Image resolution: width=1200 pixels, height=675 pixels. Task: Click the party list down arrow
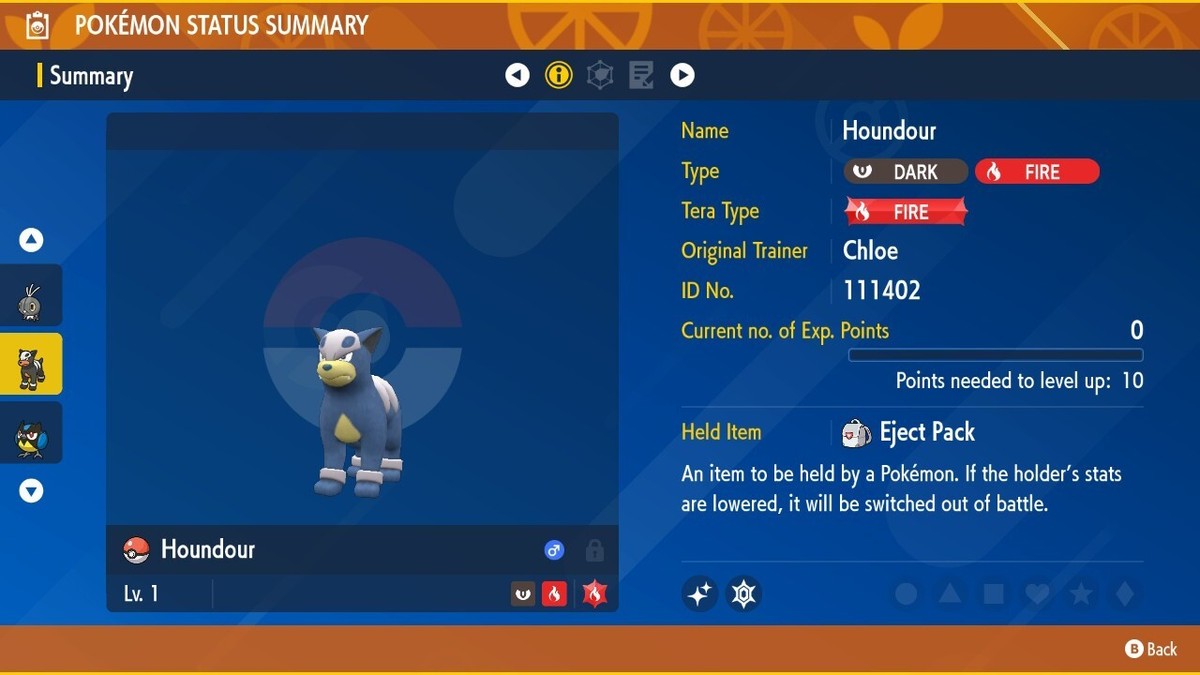pyautogui.click(x=31, y=490)
